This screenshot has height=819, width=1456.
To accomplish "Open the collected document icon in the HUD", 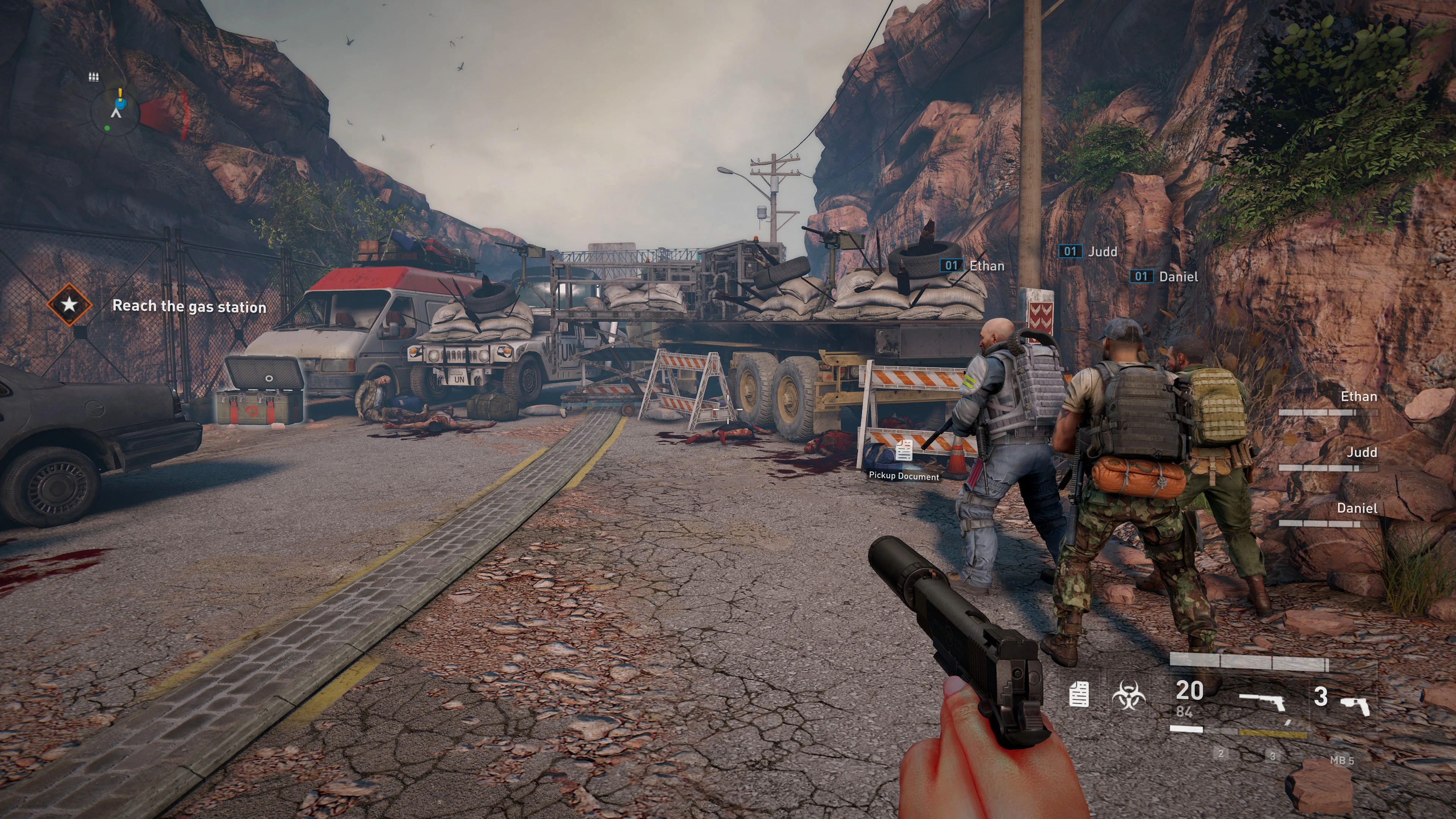I will 1079,695.
